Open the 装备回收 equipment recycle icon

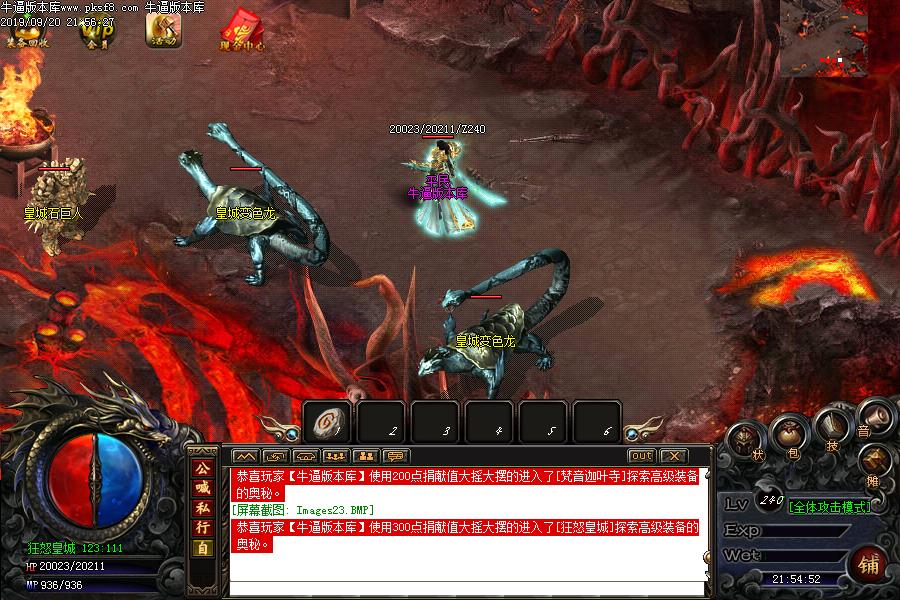click(25, 30)
